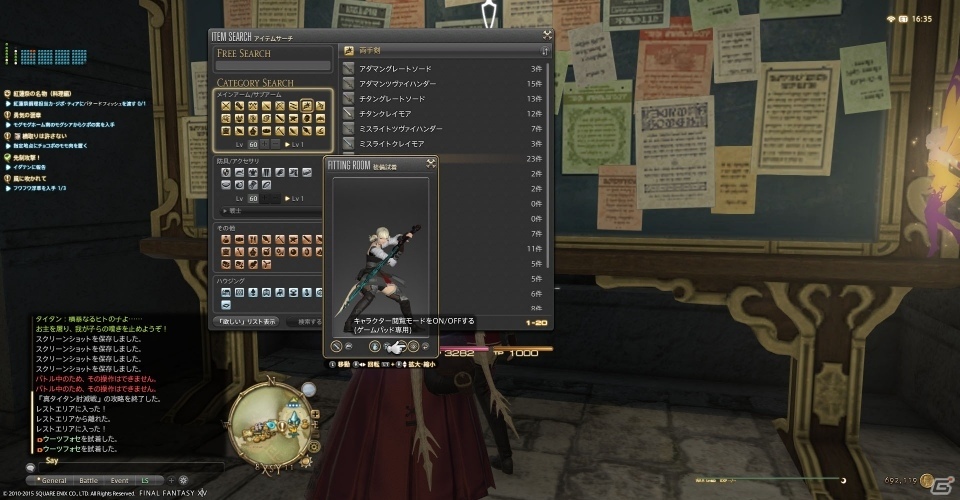Select アダマングレートソード in the results list
Screen dimensions: 960x500
pyautogui.click(x=440, y=69)
